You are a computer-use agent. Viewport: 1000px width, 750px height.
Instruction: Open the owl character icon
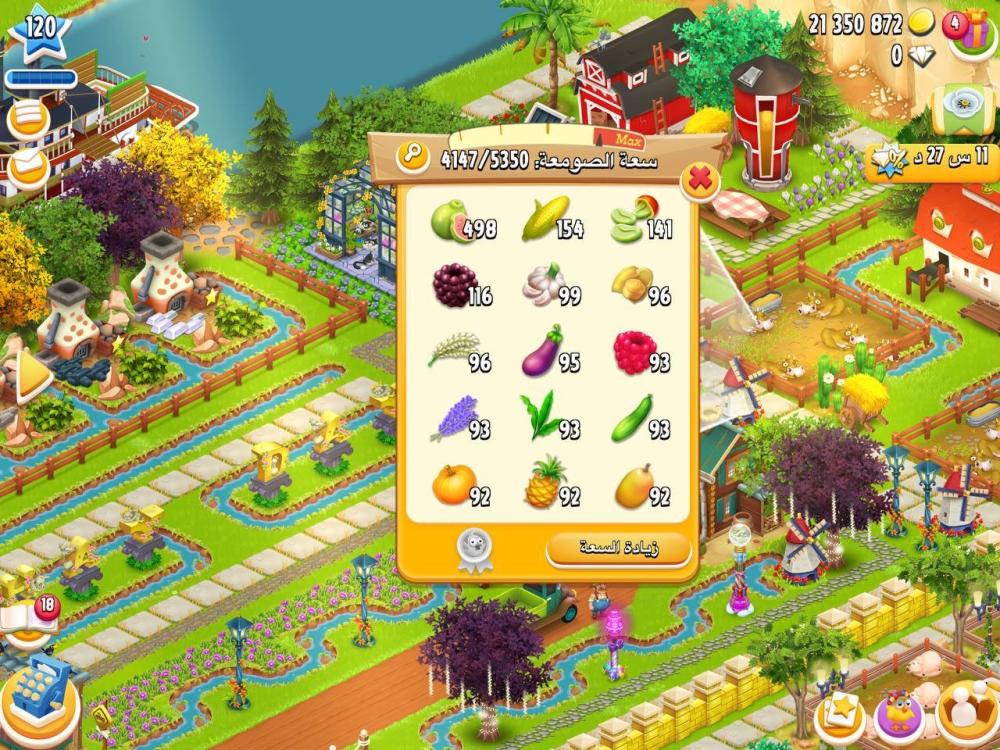point(899,715)
